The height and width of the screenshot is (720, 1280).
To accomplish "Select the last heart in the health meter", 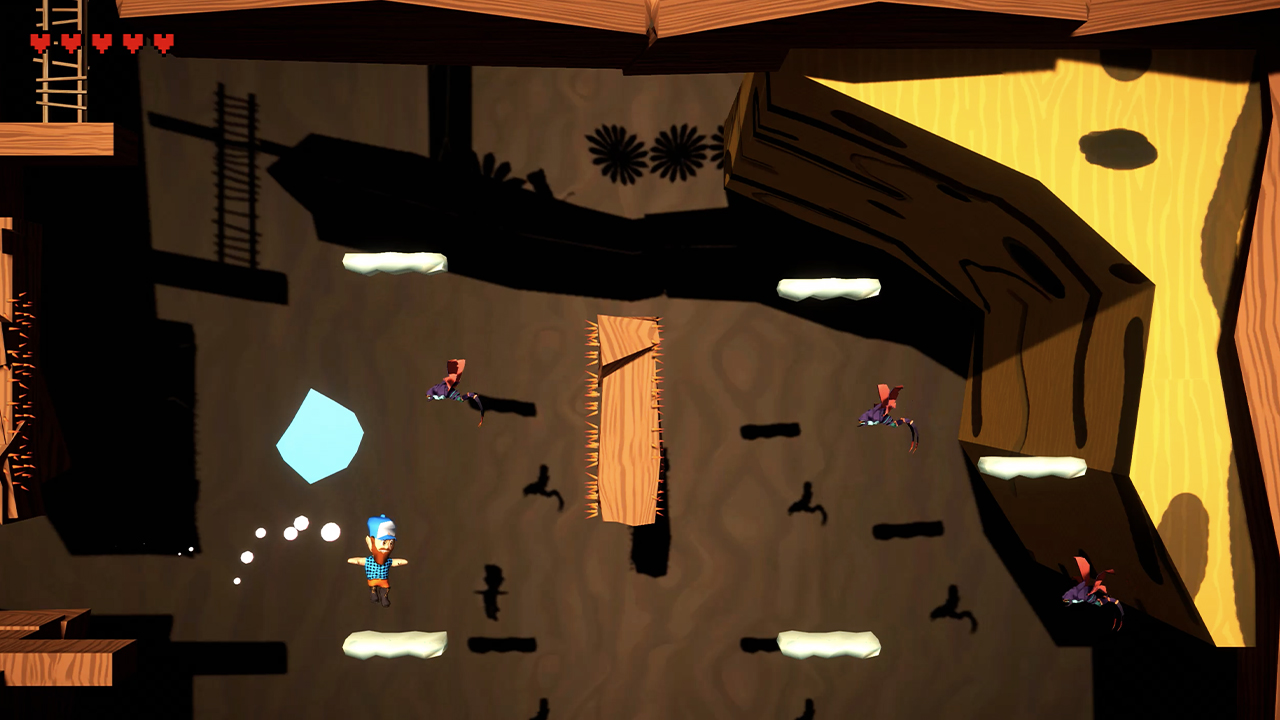I will [162, 43].
